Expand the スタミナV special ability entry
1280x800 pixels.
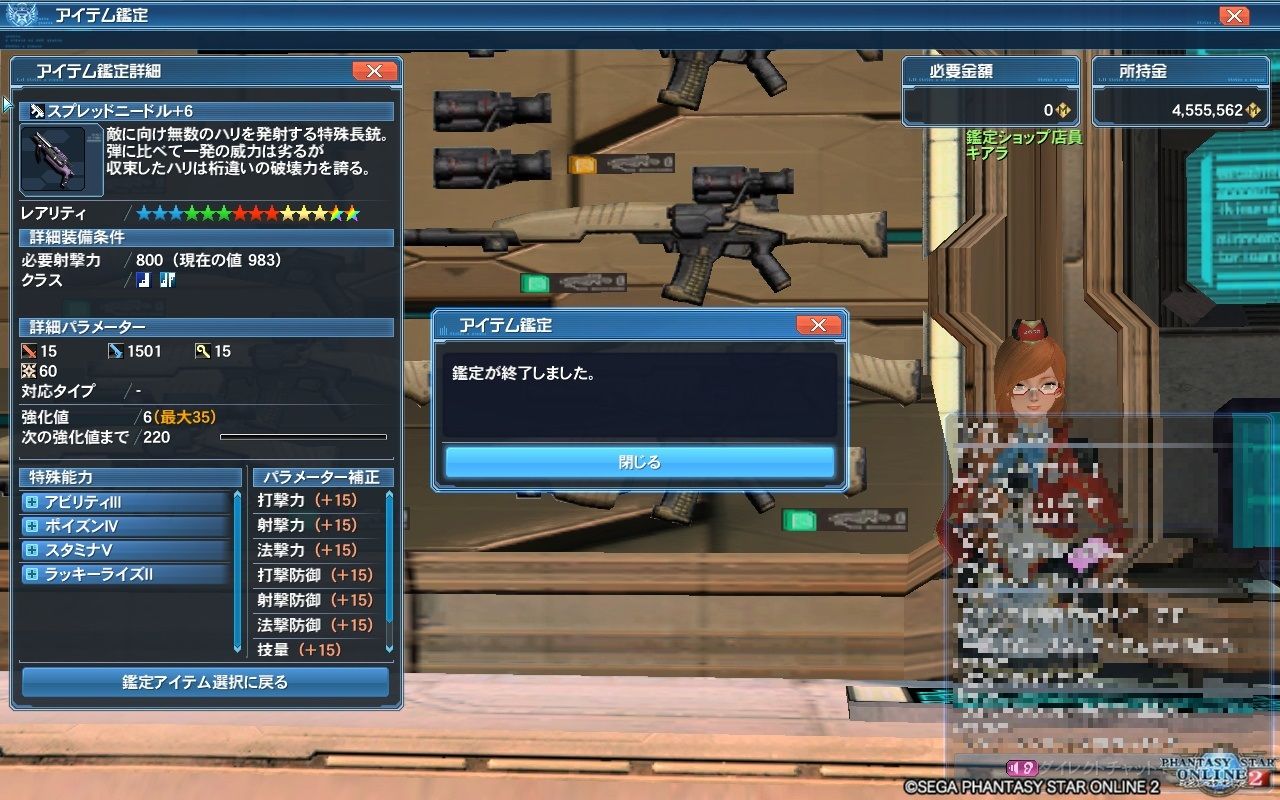click(x=33, y=549)
